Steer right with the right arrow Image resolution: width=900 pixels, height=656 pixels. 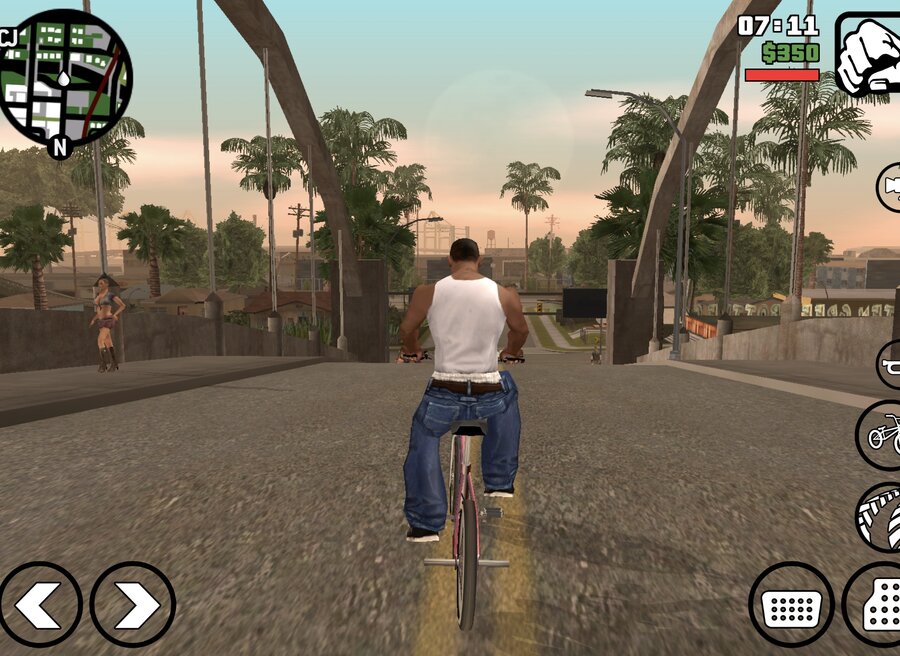click(133, 604)
